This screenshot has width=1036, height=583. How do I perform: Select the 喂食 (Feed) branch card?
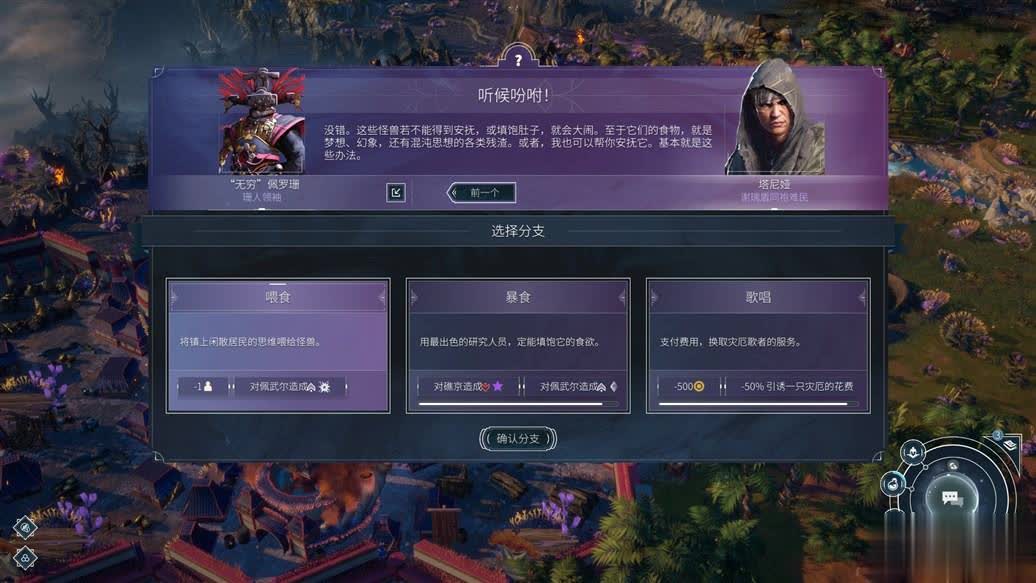coord(277,343)
